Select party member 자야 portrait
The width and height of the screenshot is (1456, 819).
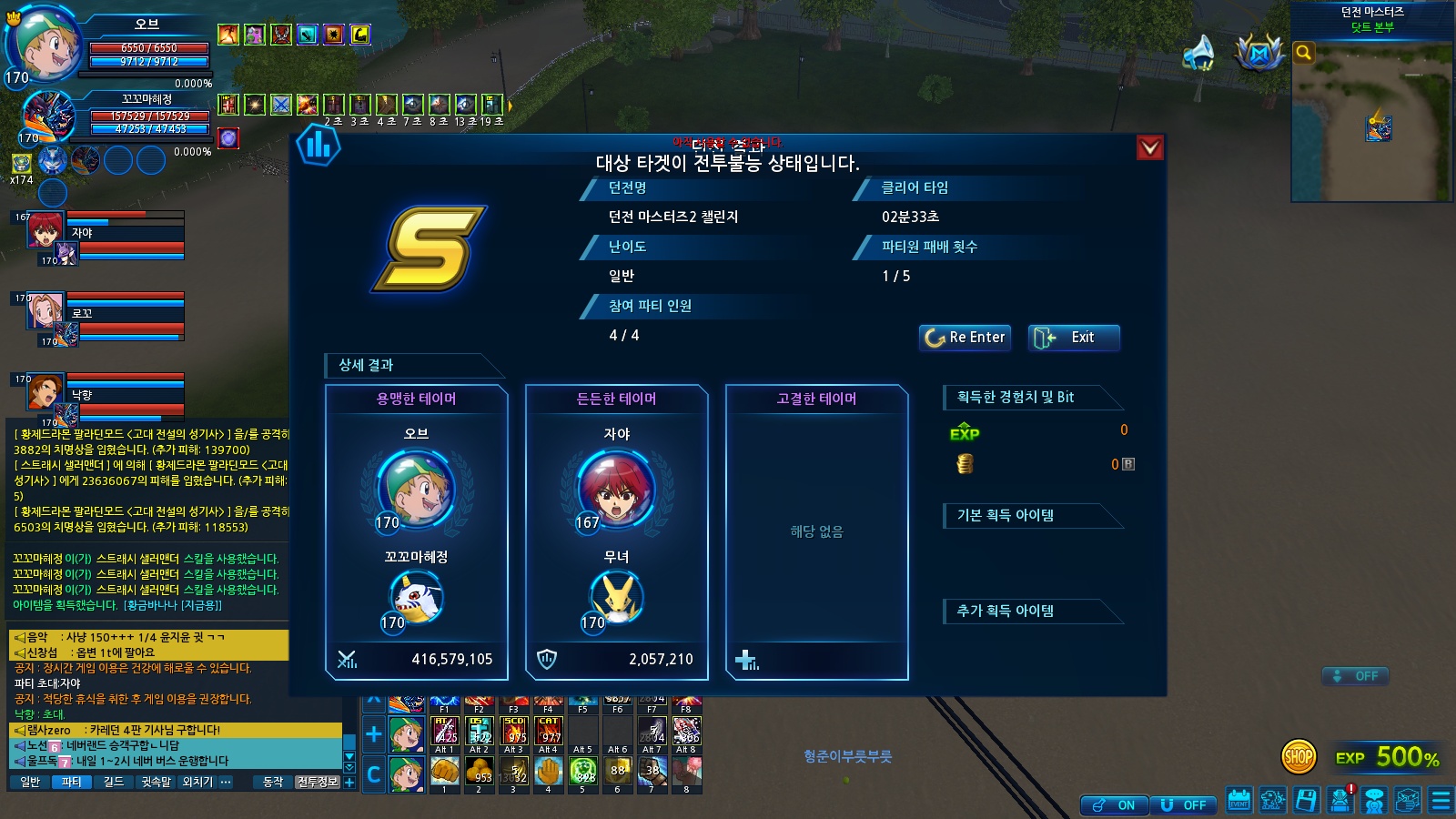[45, 230]
